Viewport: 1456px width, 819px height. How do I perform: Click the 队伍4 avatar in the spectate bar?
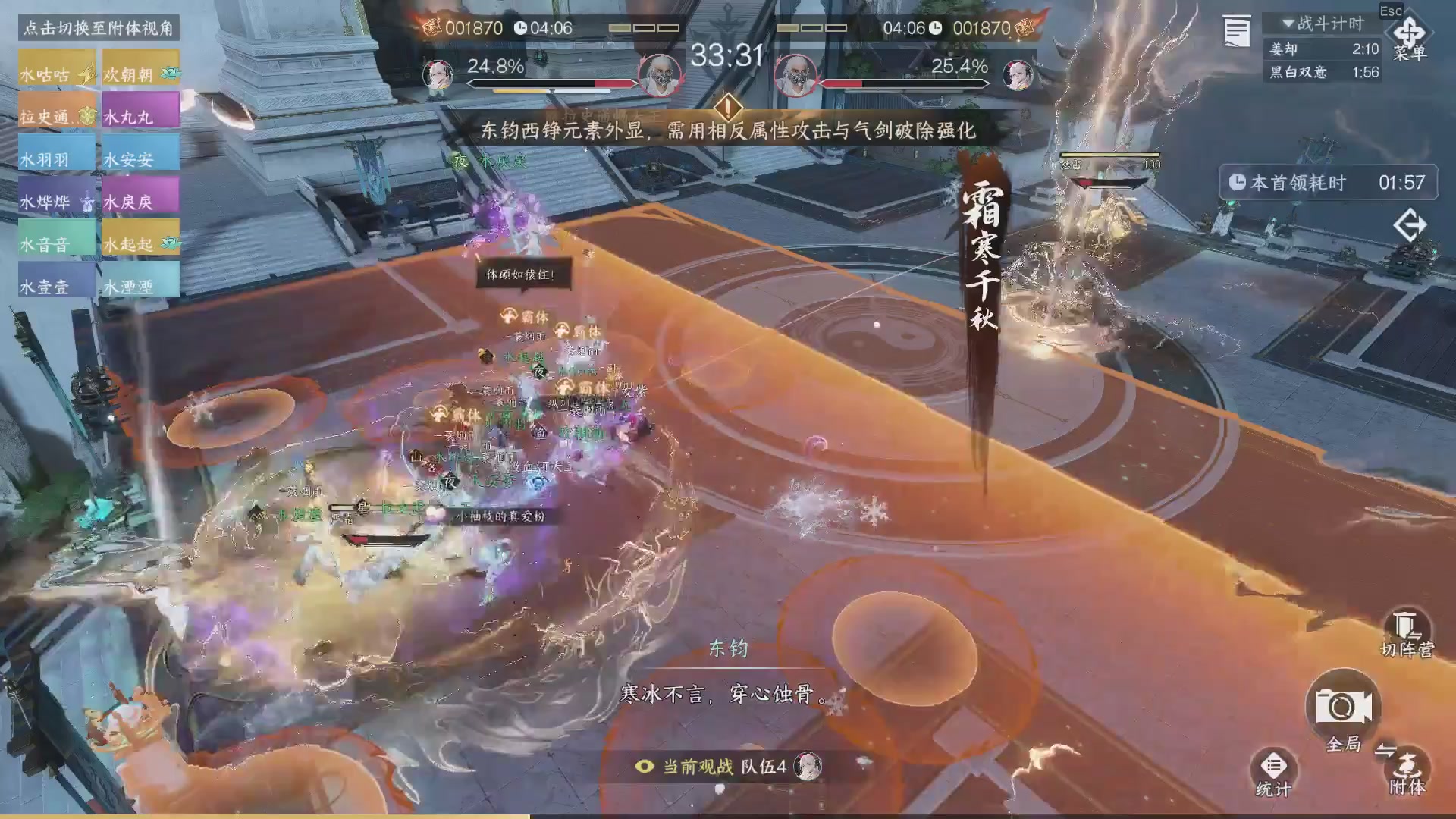pos(808,766)
